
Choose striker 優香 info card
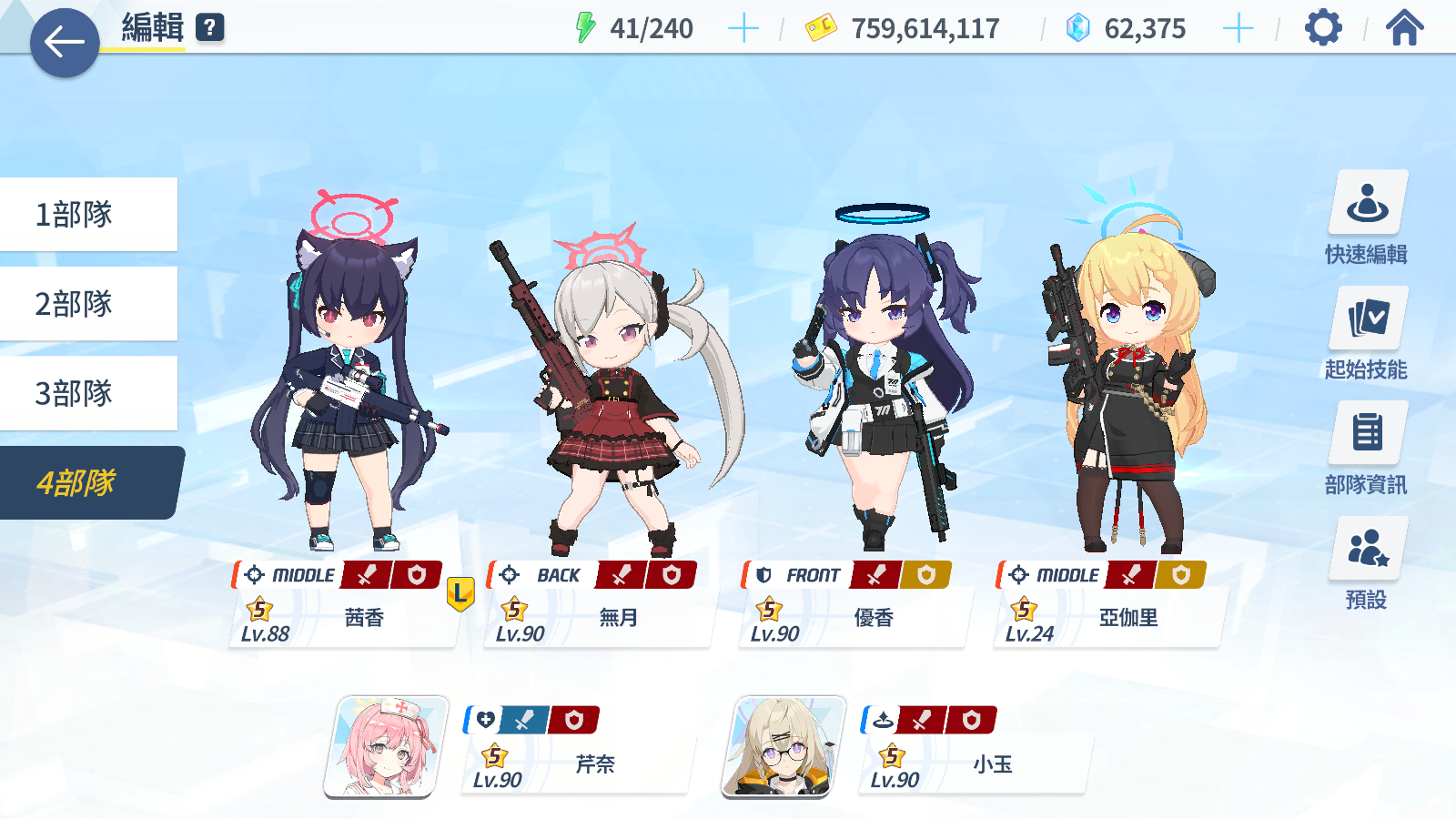pyautogui.click(x=853, y=616)
